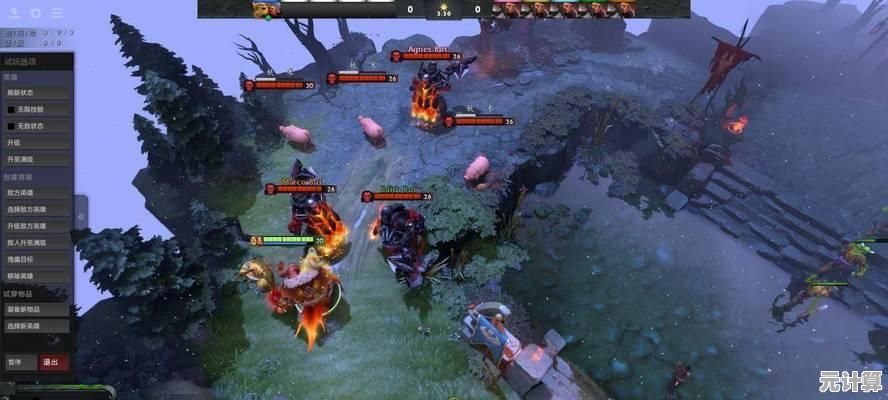Image resolution: width=888 pixels, height=400 pixels.
Task: Click the 刷新状态 refresh button
Action: pyautogui.click(x=36, y=93)
